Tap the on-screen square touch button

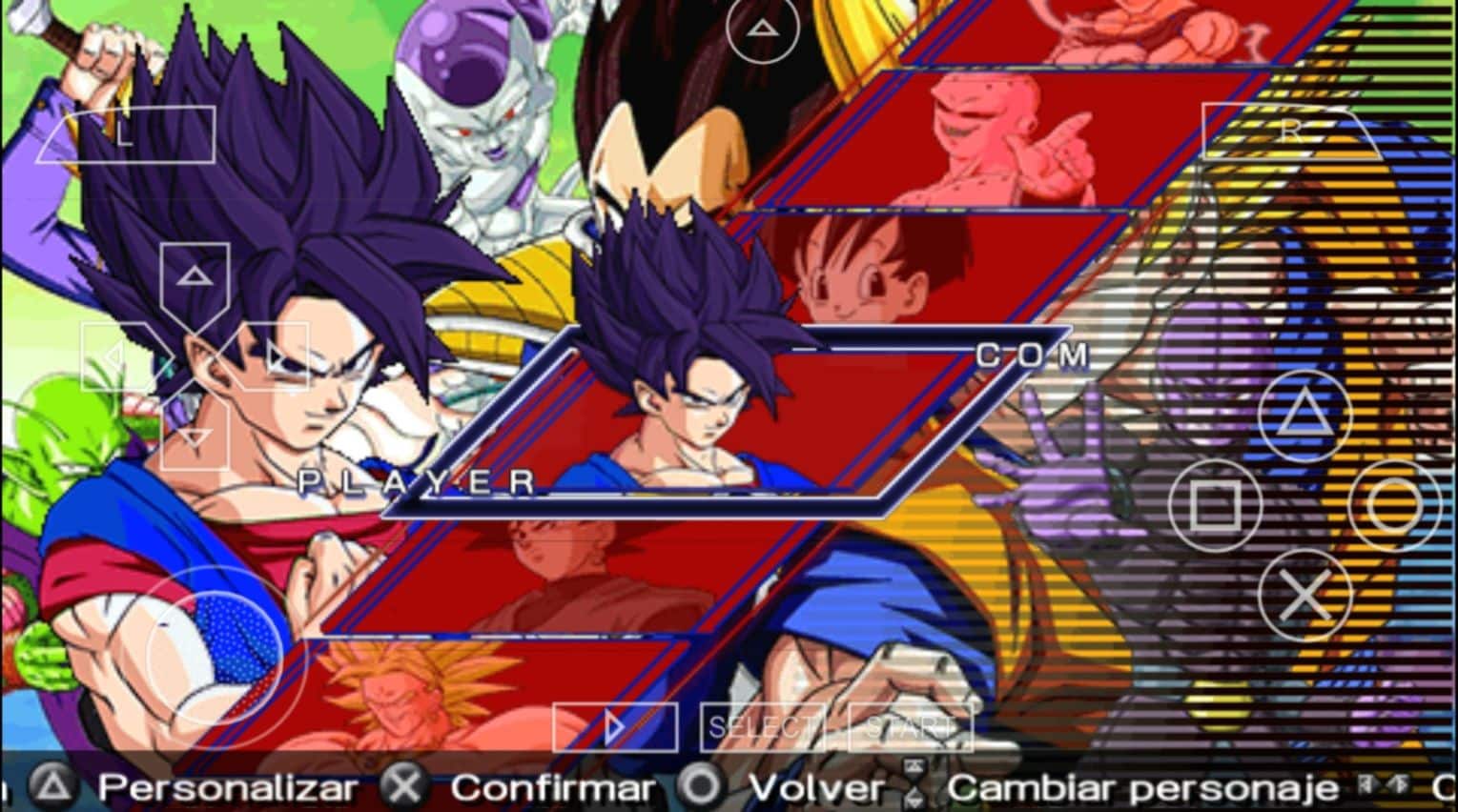click(1215, 505)
